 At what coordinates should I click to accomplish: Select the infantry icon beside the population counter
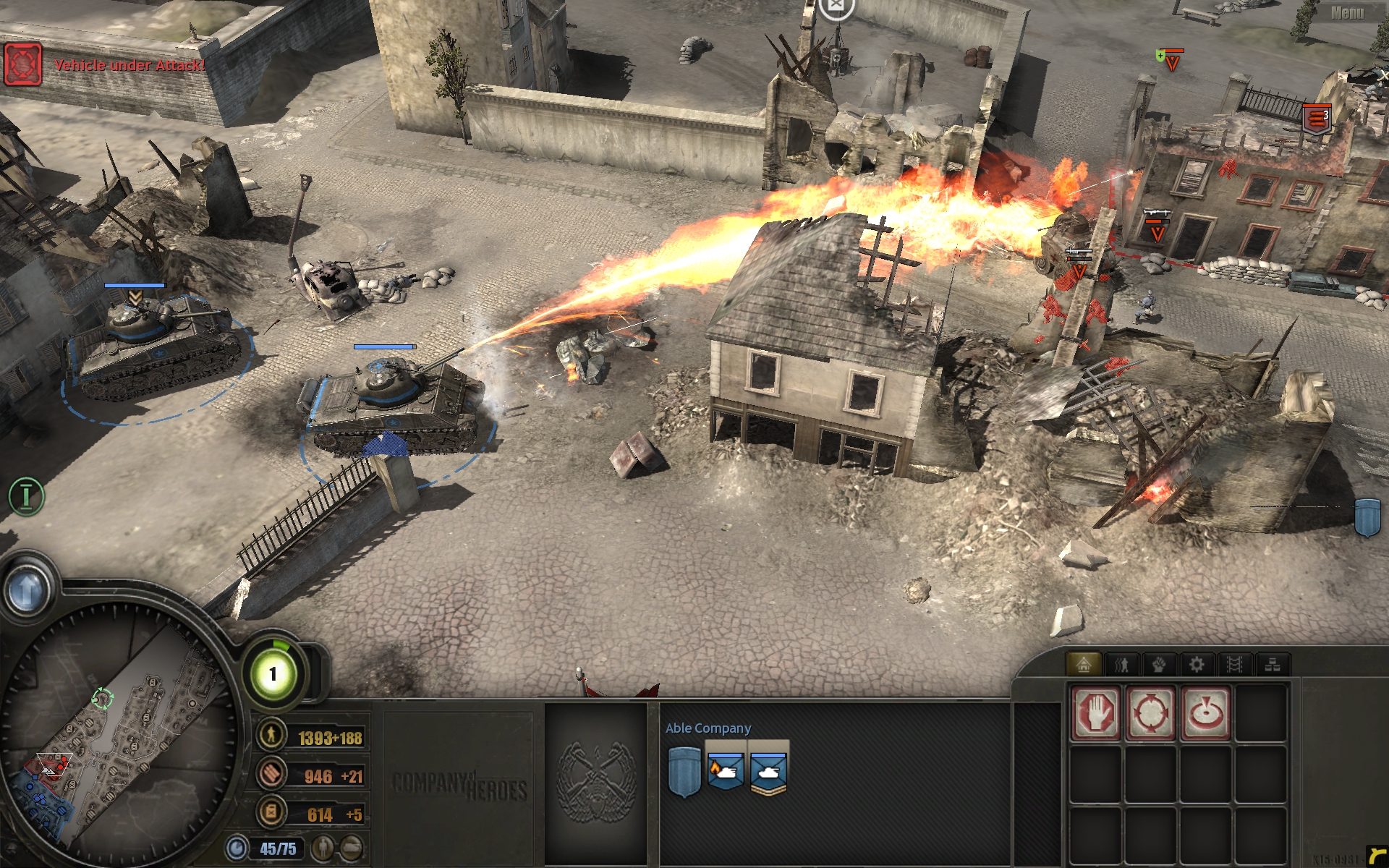[323, 846]
